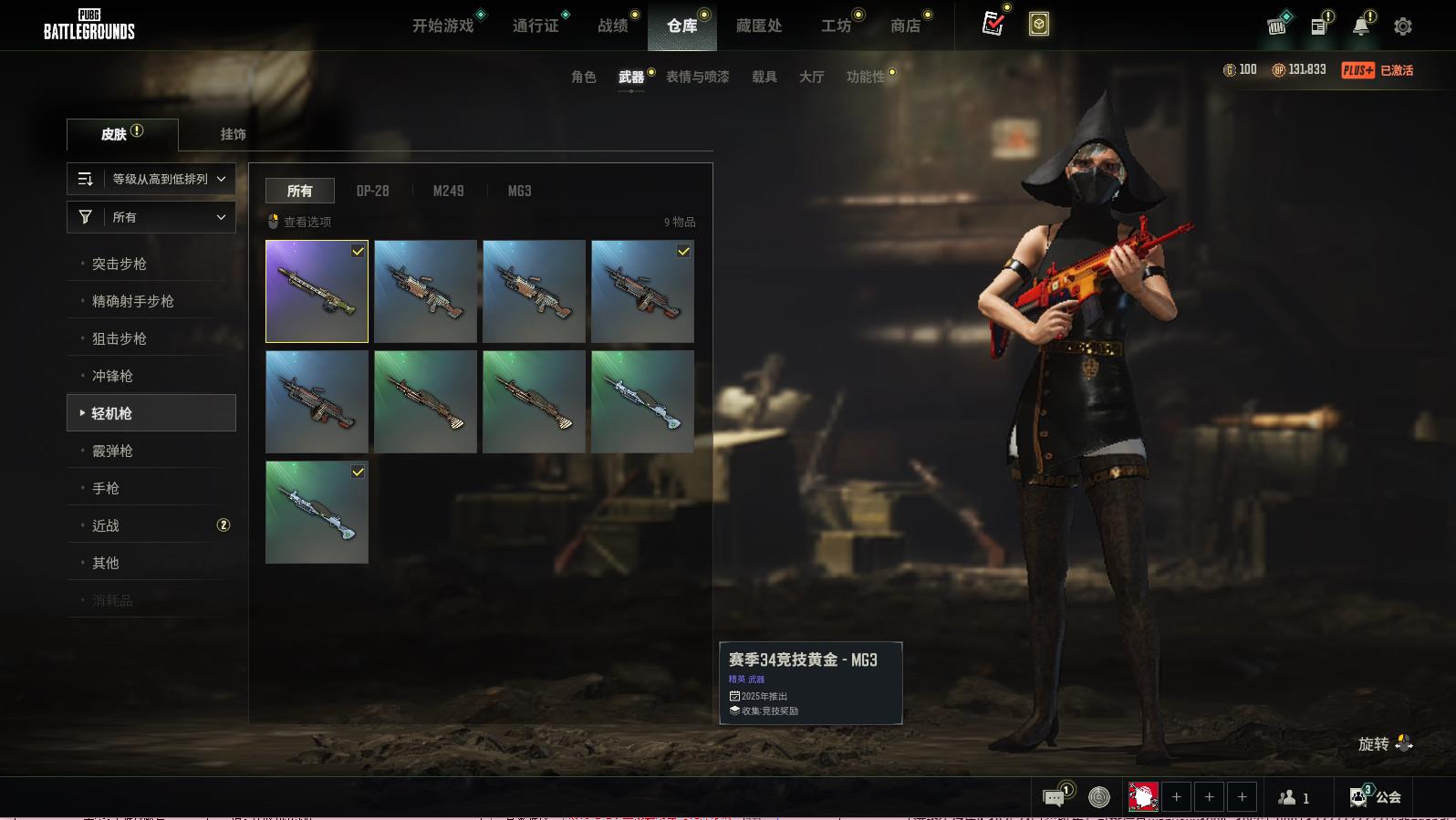Viewport: 1456px width, 820px height.
Task: Open the 挂饰 charms tab
Action: tap(233, 134)
